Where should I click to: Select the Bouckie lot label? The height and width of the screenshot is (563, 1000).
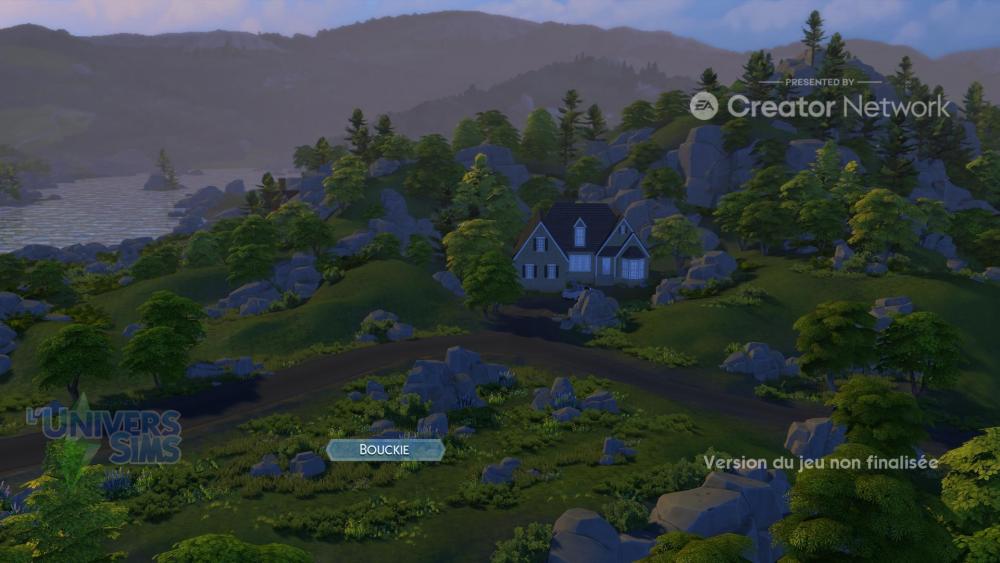(385, 450)
